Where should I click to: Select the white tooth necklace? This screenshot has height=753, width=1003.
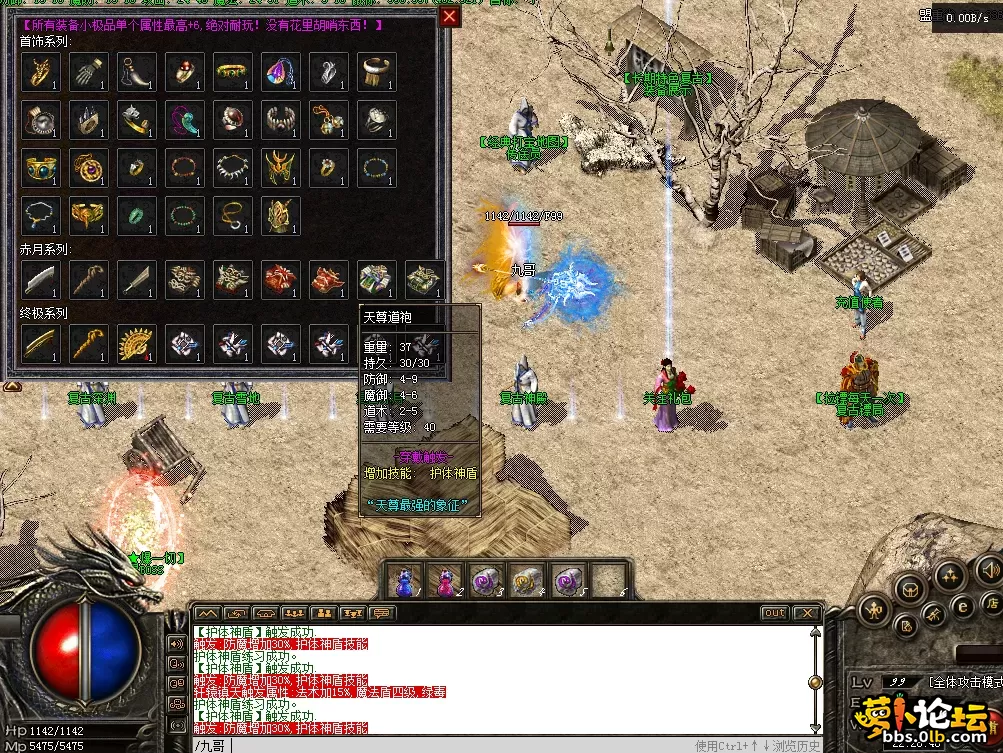tap(233, 167)
